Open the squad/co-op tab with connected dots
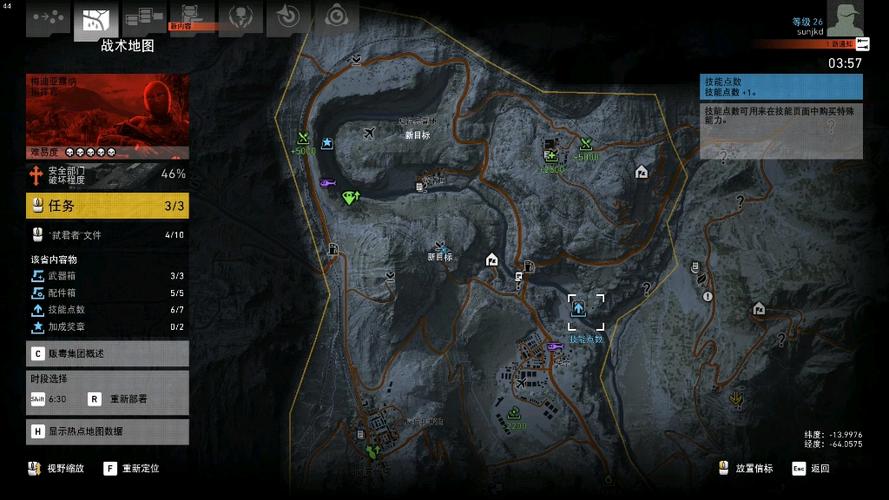The width and height of the screenshot is (889, 500). [x=49, y=18]
